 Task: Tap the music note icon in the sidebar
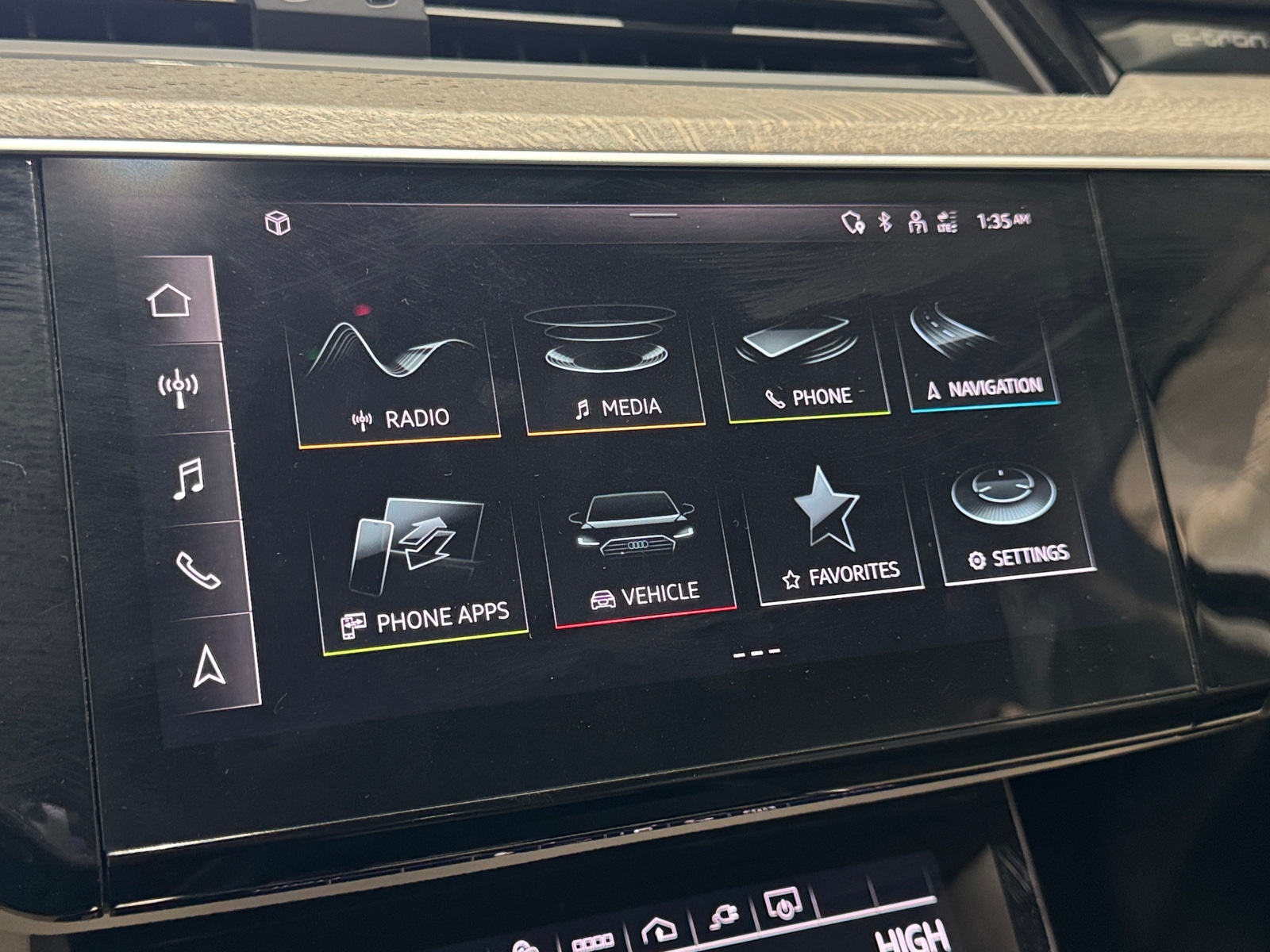(x=190, y=477)
